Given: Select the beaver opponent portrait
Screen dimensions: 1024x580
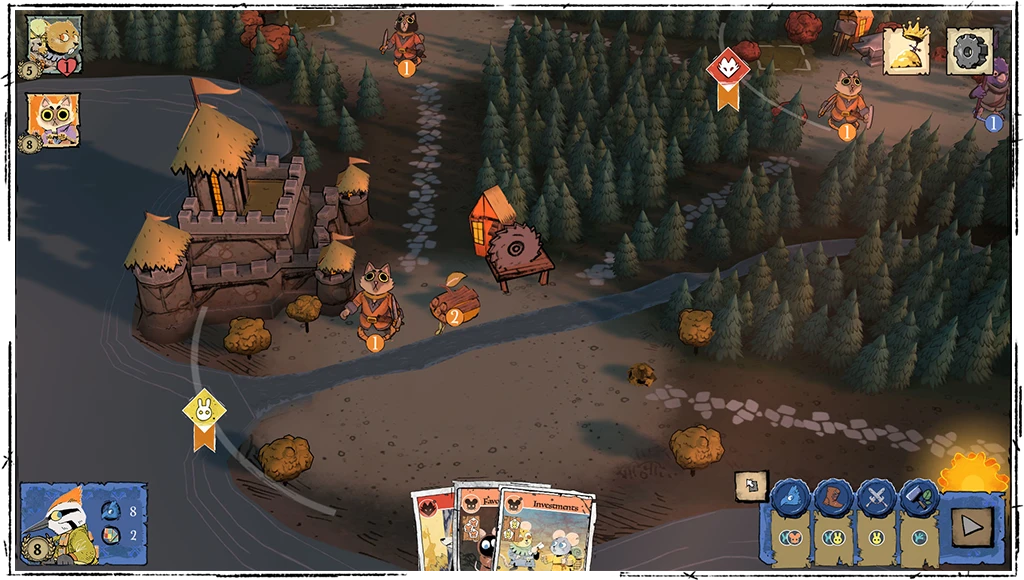Looking at the screenshot, I should (54, 43).
